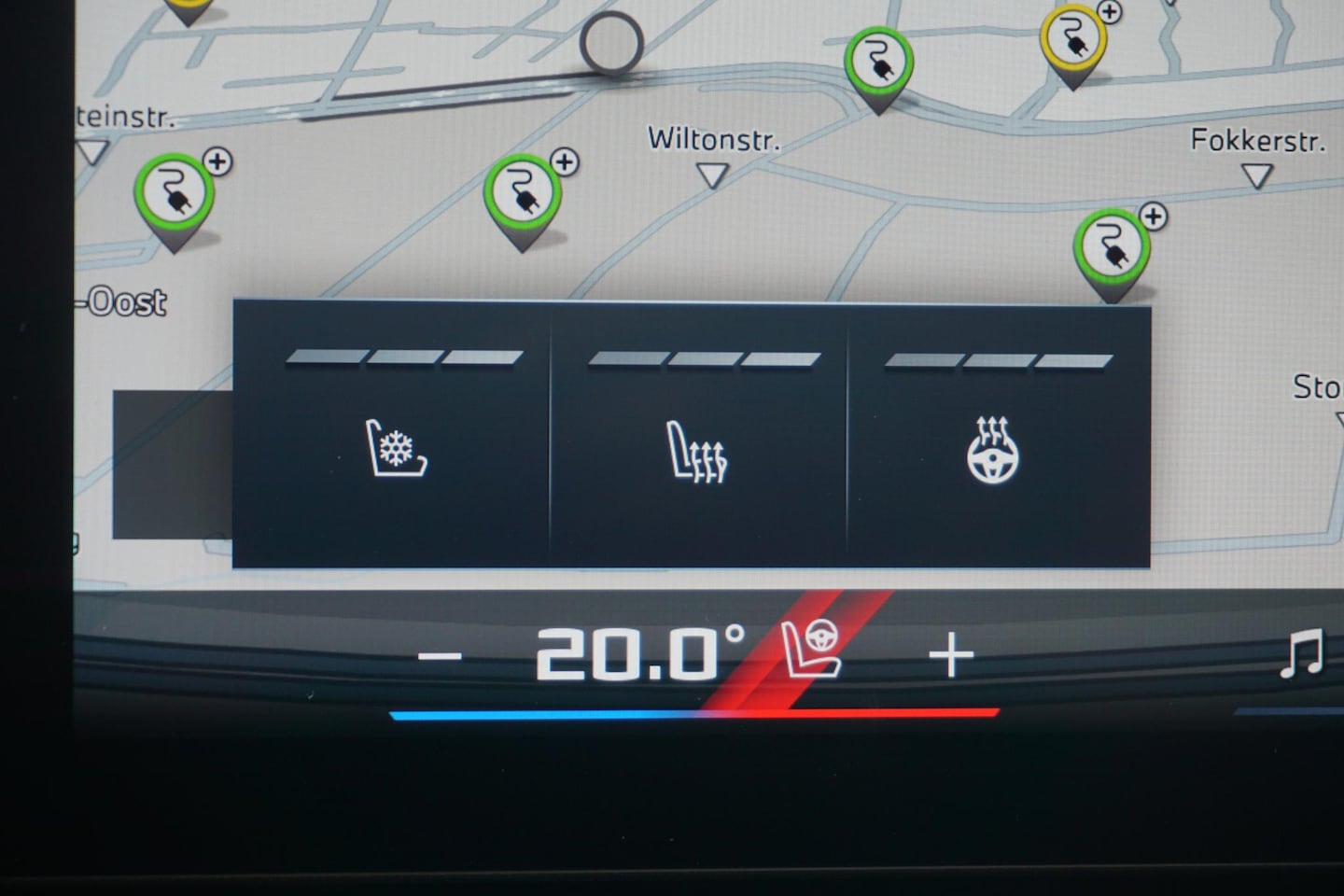Image resolution: width=1344 pixels, height=896 pixels.
Task: Enable steering wheel heating
Action: pyautogui.click(x=992, y=452)
